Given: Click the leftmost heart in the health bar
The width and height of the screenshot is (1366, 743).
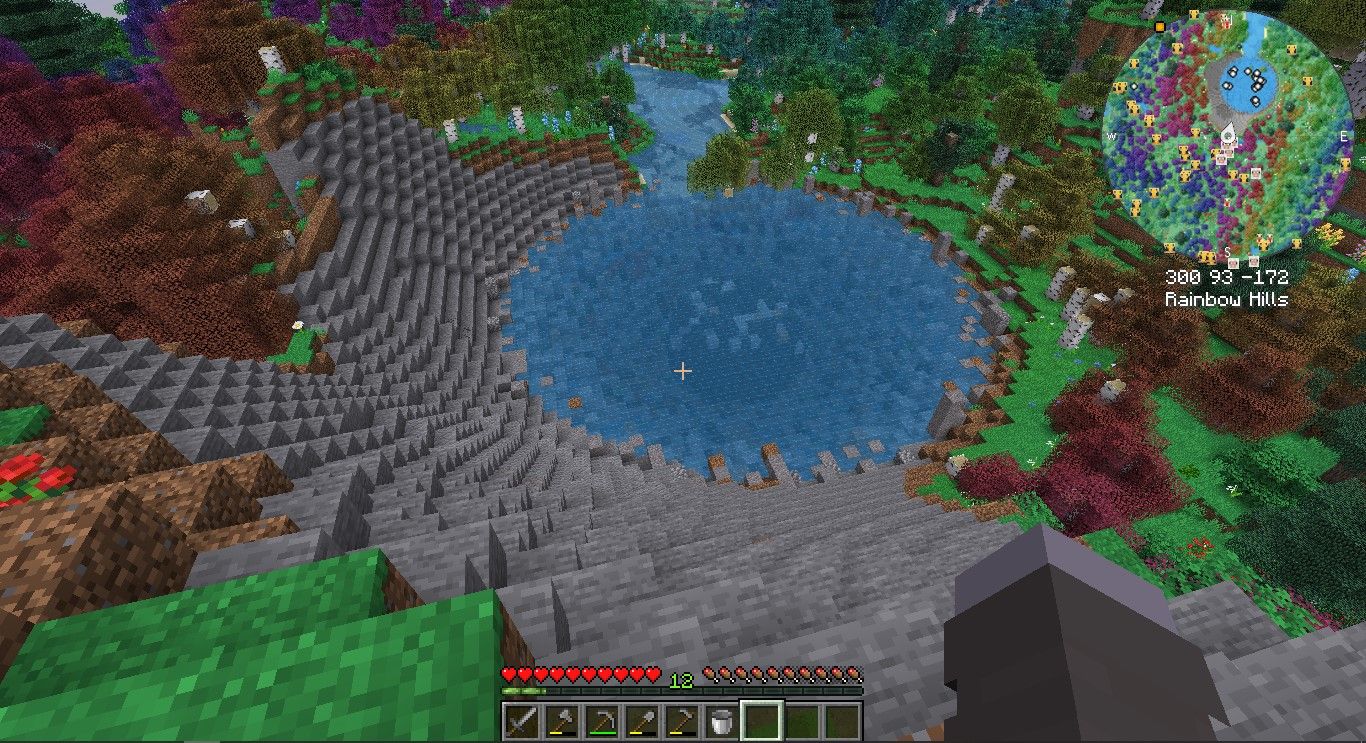Looking at the screenshot, I should pyautogui.click(x=508, y=674).
